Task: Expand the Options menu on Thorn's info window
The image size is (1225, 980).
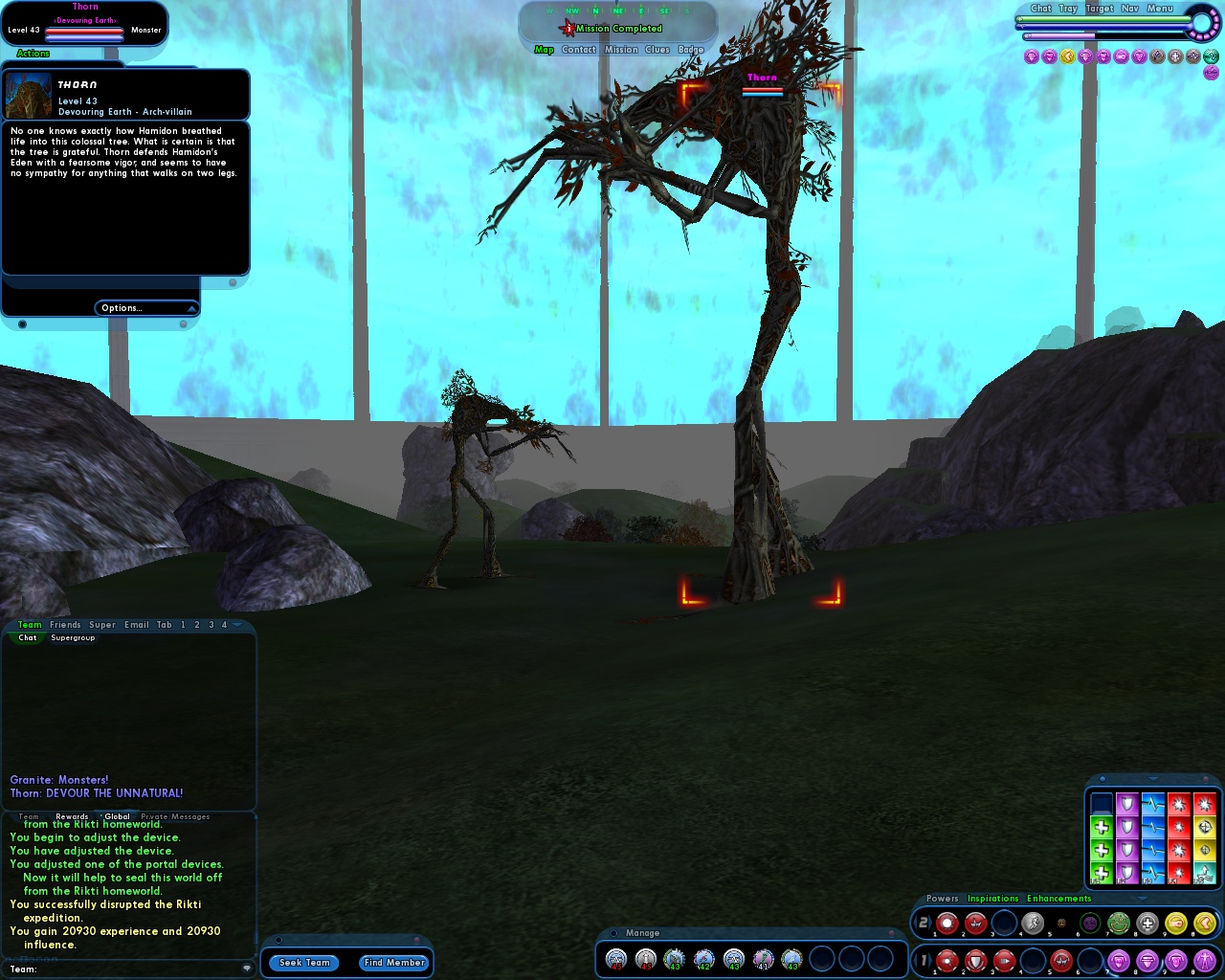Action: [145, 307]
